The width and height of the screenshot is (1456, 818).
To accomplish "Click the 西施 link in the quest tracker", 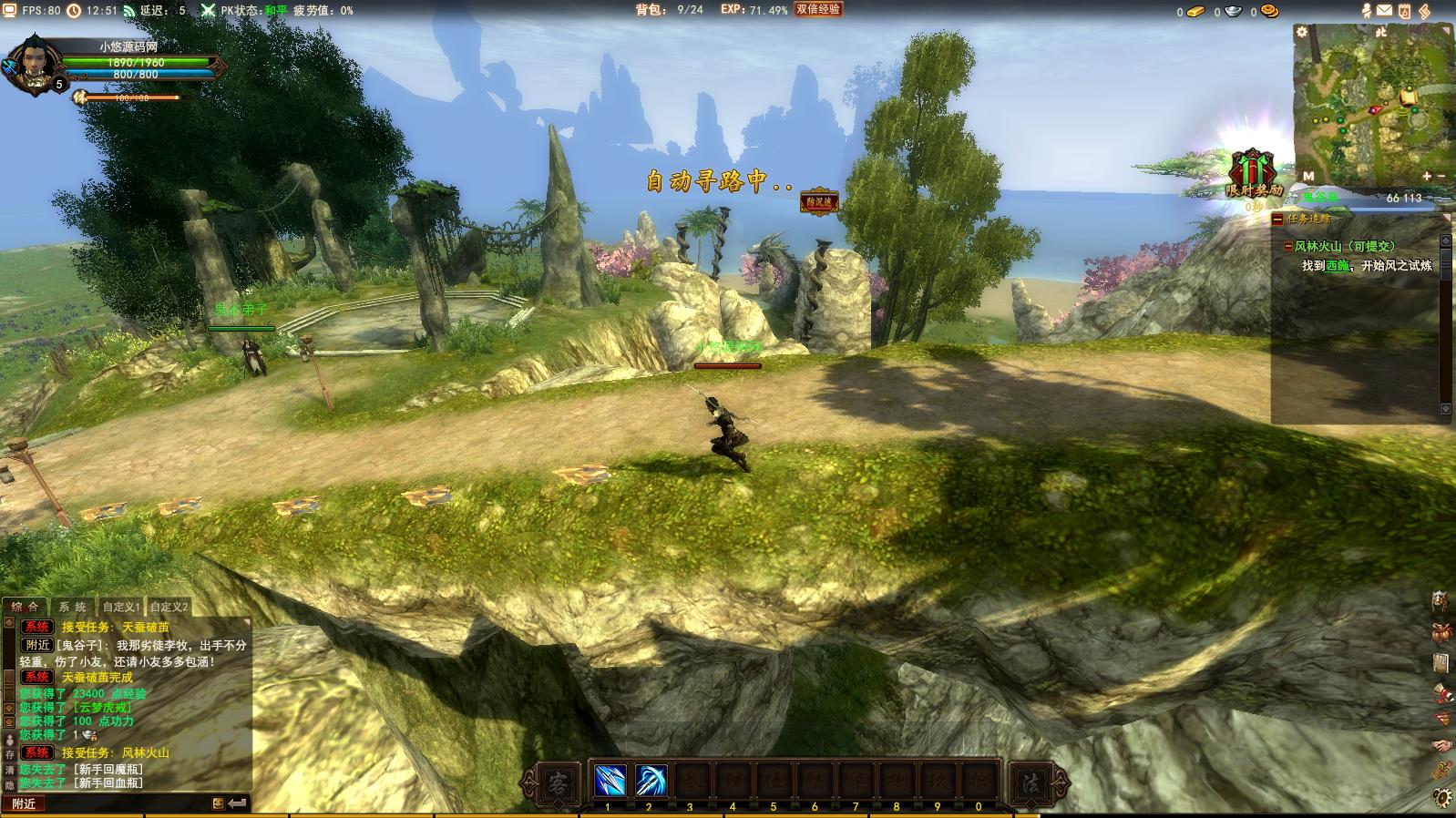I will click(1338, 266).
